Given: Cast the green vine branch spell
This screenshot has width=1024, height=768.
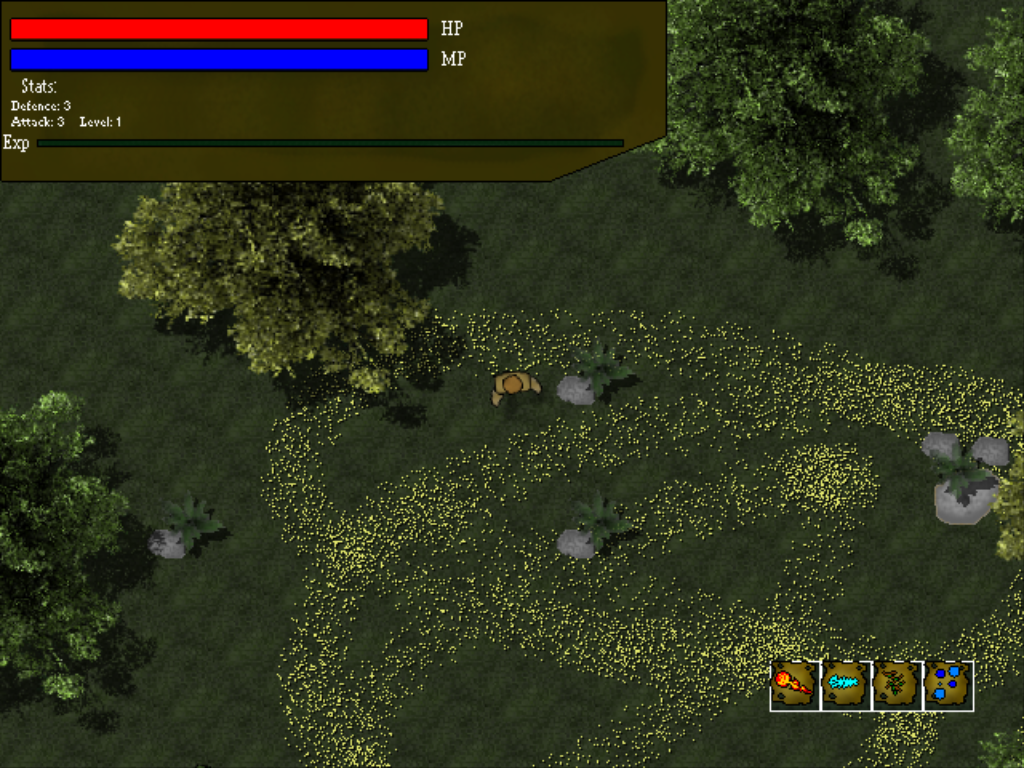Looking at the screenshot, I should pos(897,685).
